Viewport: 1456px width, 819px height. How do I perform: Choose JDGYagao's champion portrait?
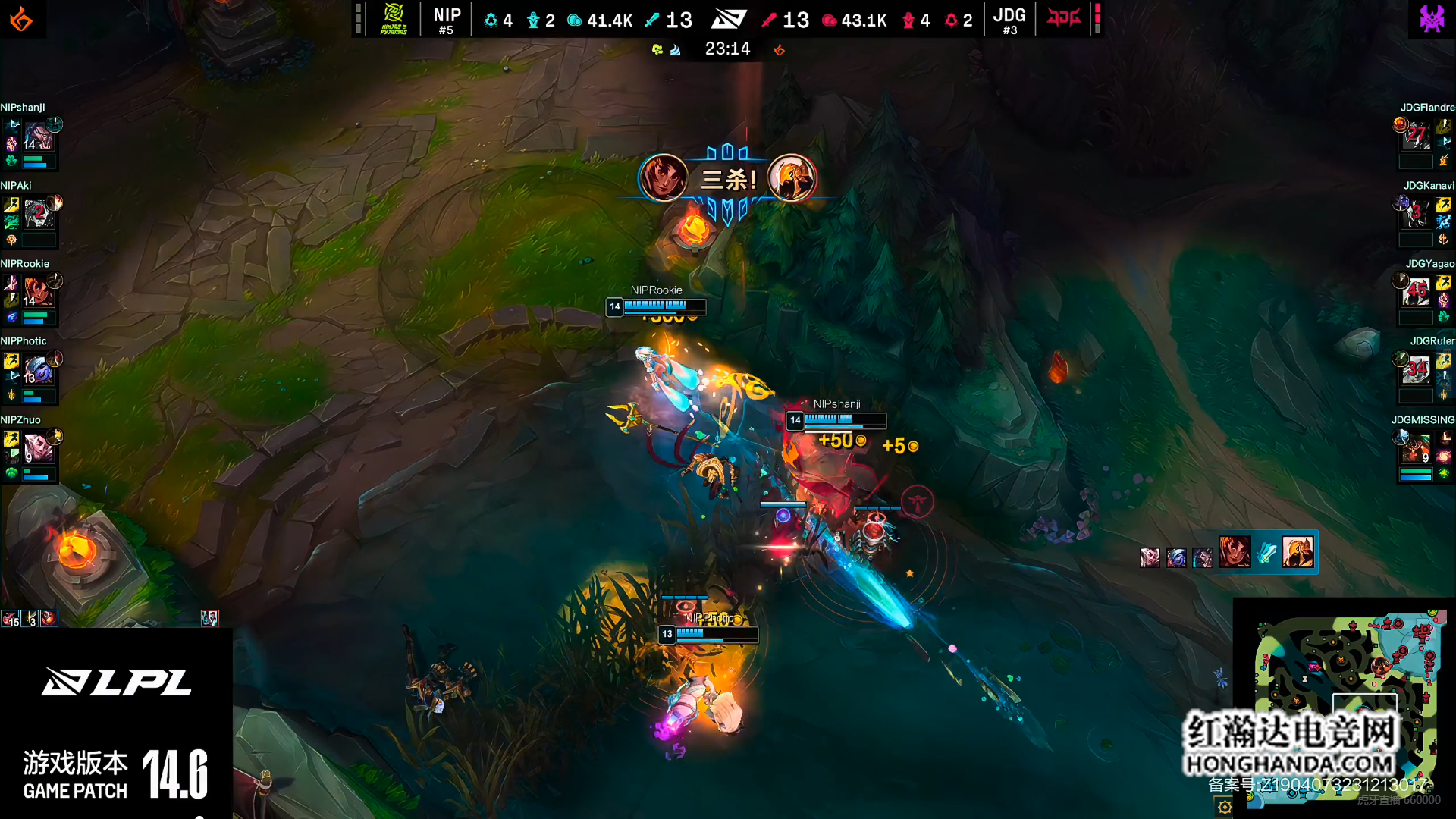point(1415,293)
